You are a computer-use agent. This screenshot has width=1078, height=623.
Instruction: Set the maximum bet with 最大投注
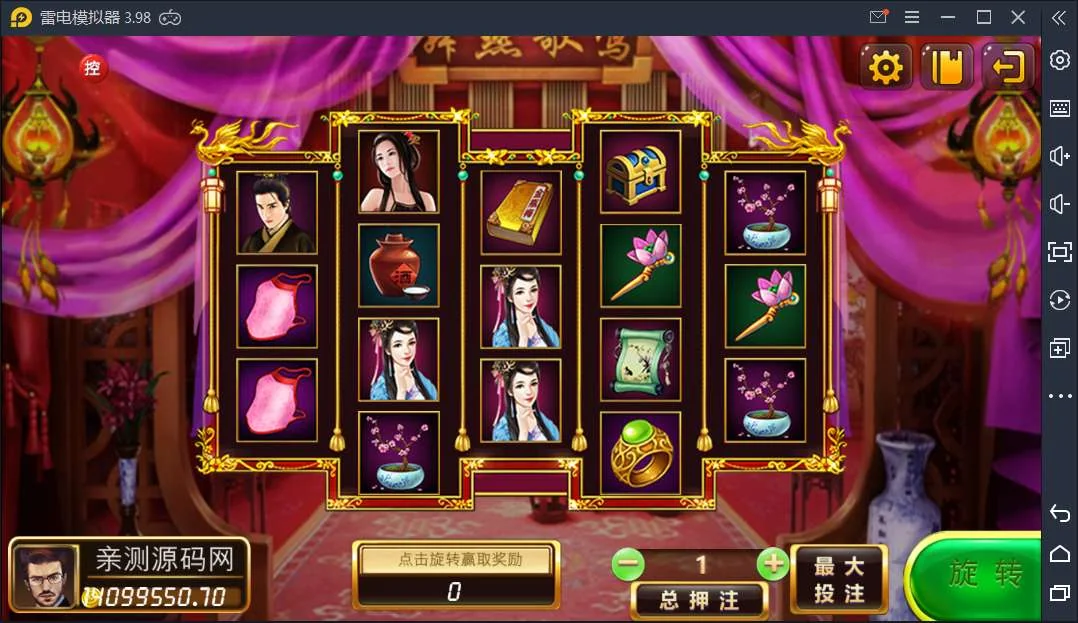click(x=838, y=580)
